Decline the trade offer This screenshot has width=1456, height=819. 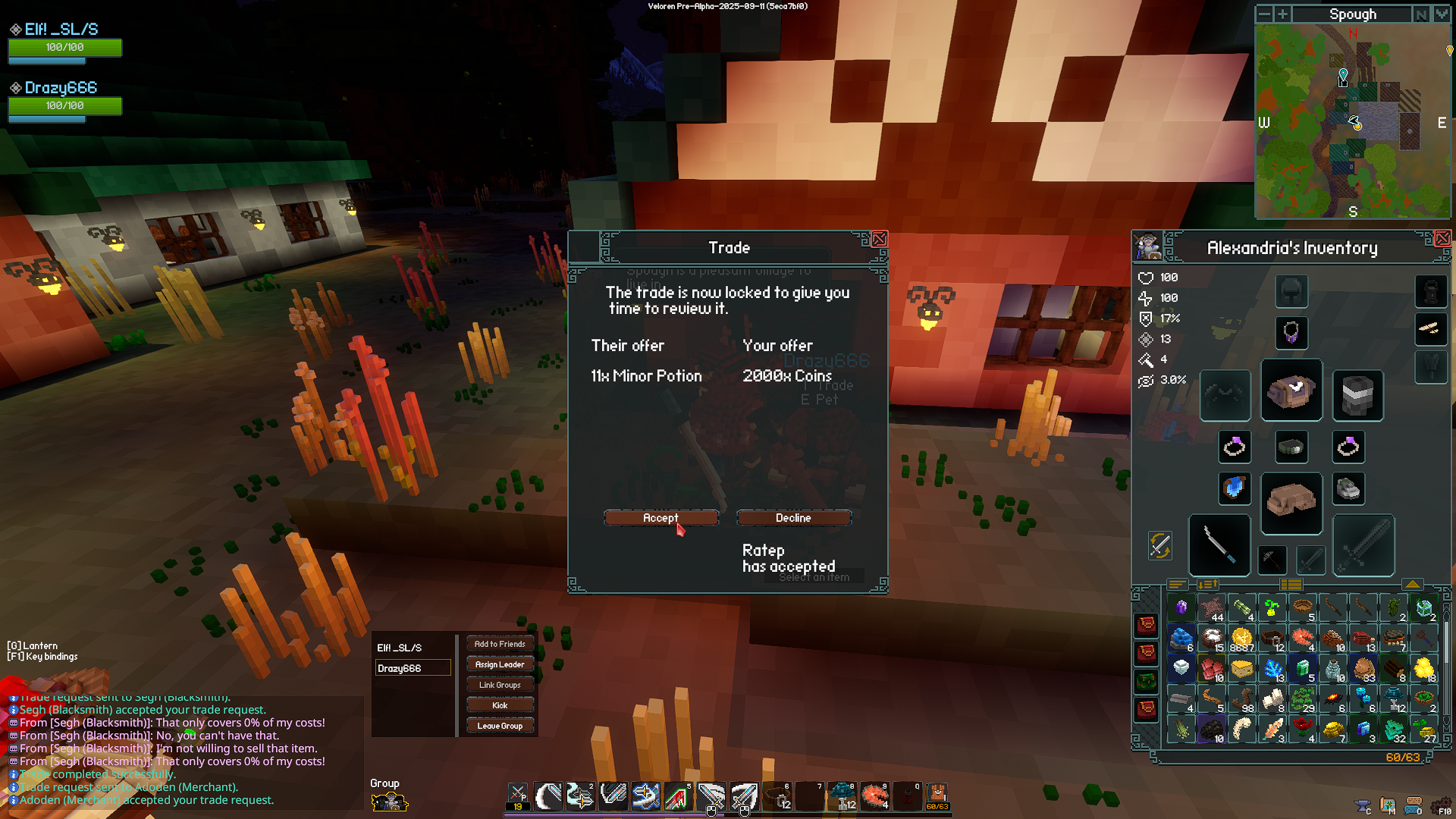(x=793, y=518)
